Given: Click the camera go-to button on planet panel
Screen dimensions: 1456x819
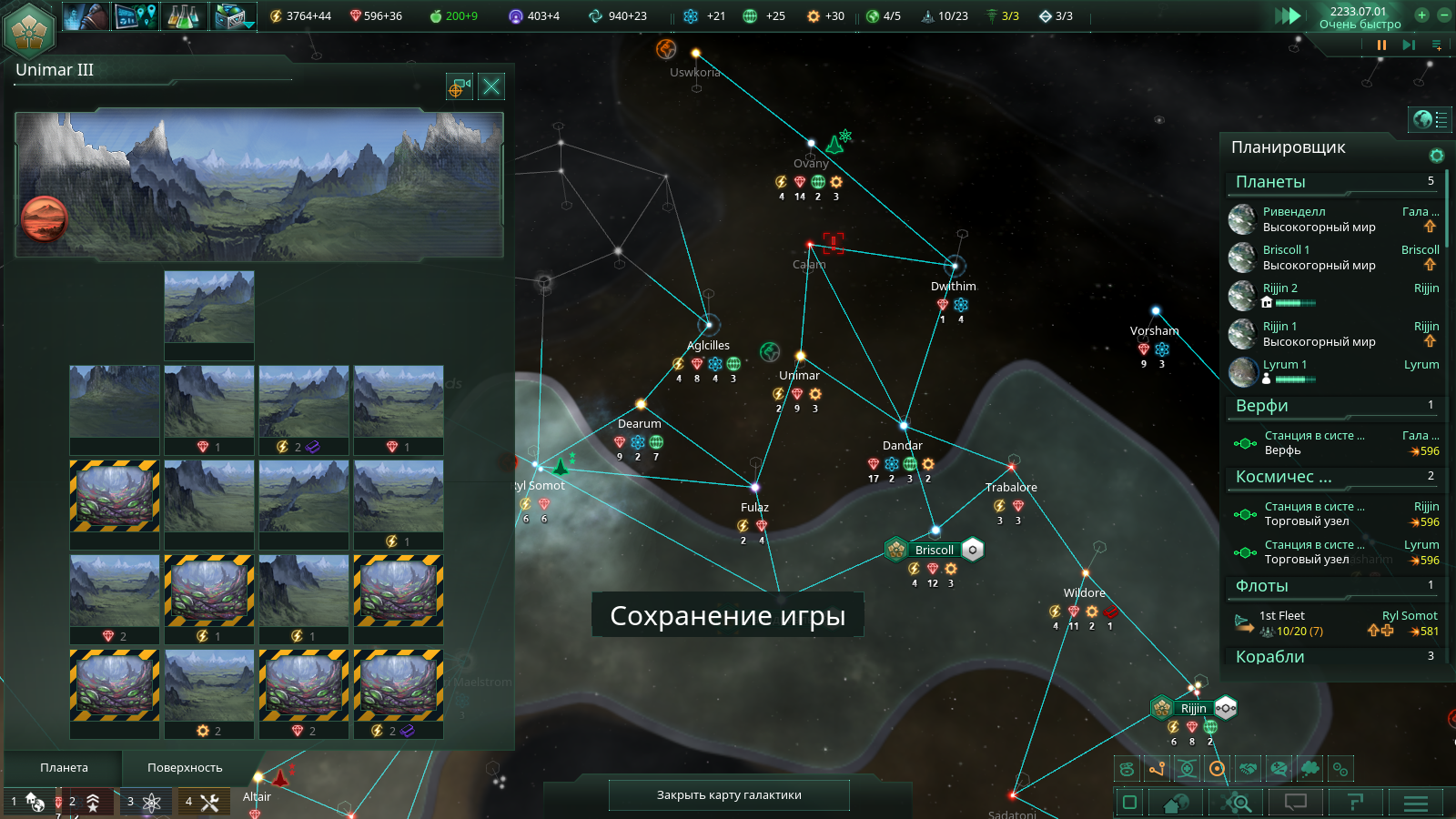Looking at the screenshot, I should click(459, 86).
